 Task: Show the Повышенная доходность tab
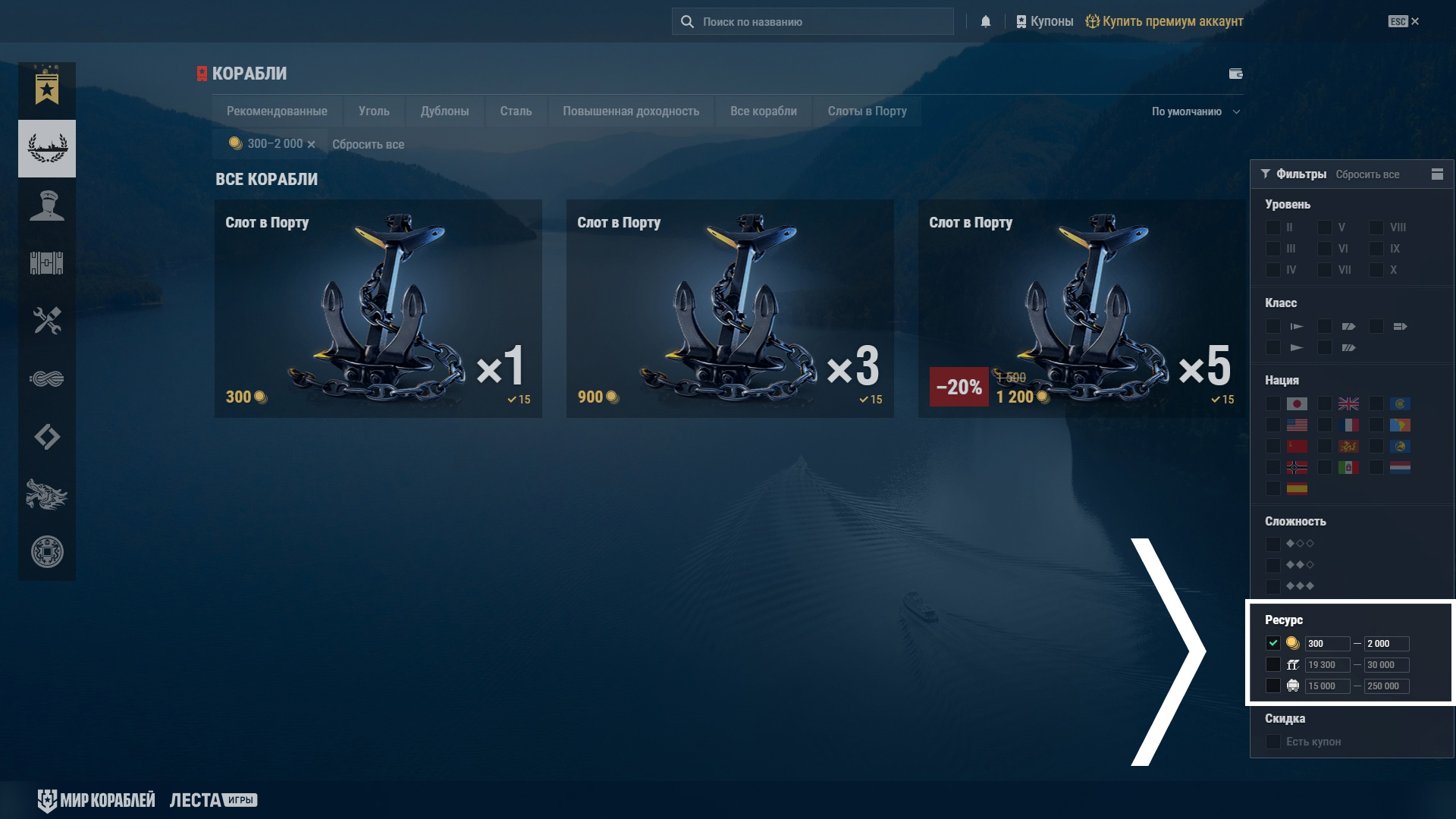pyautogui.click(x=631, y=111)
